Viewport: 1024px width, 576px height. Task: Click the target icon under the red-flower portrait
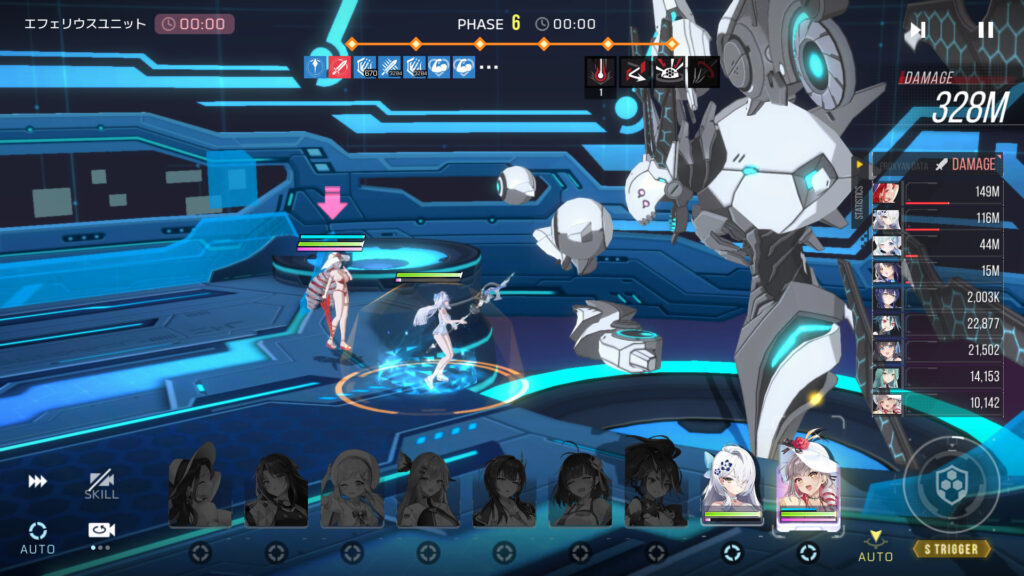click(x=808, y=552)
